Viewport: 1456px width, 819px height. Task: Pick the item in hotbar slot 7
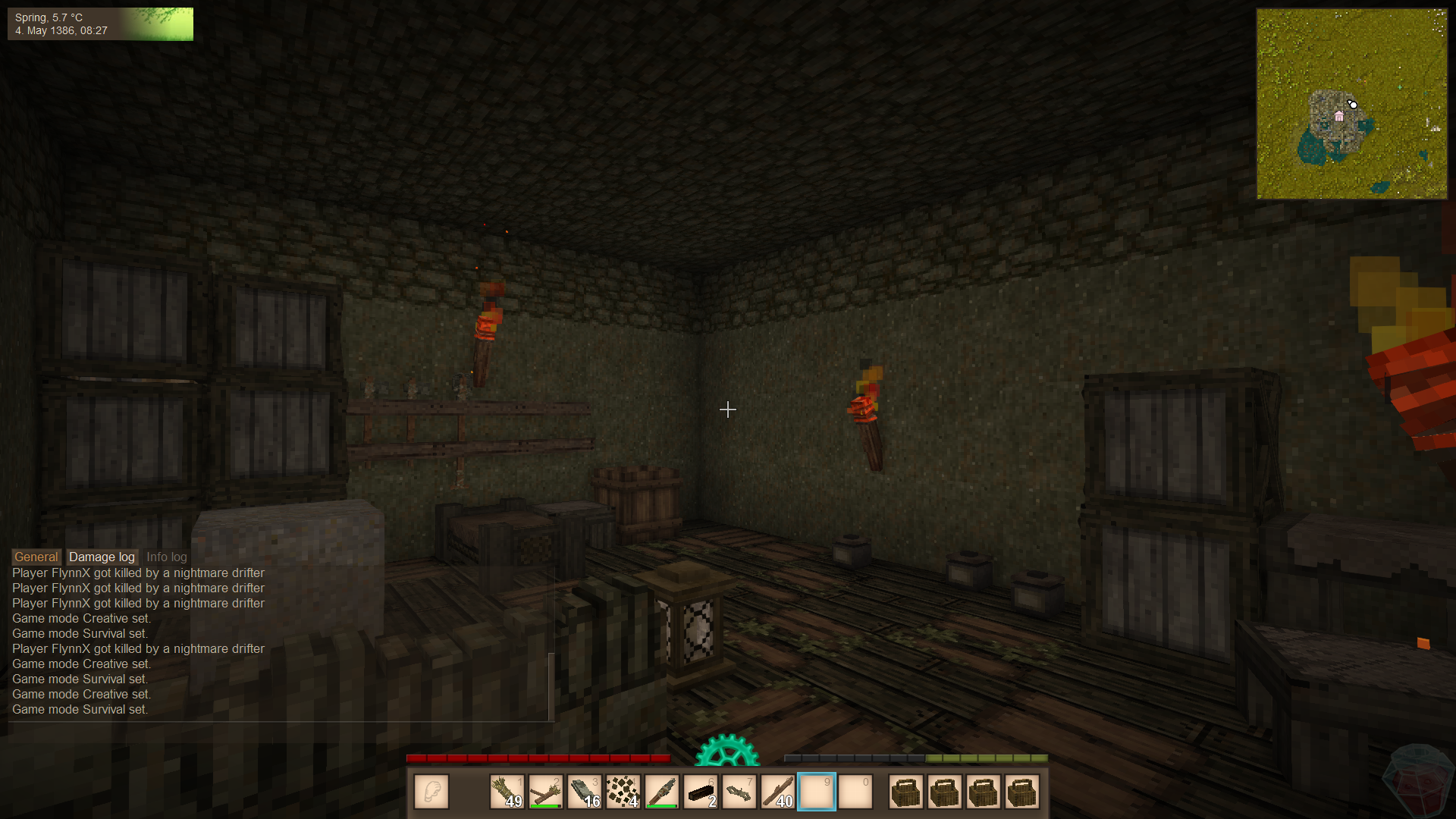click(739, 792)
